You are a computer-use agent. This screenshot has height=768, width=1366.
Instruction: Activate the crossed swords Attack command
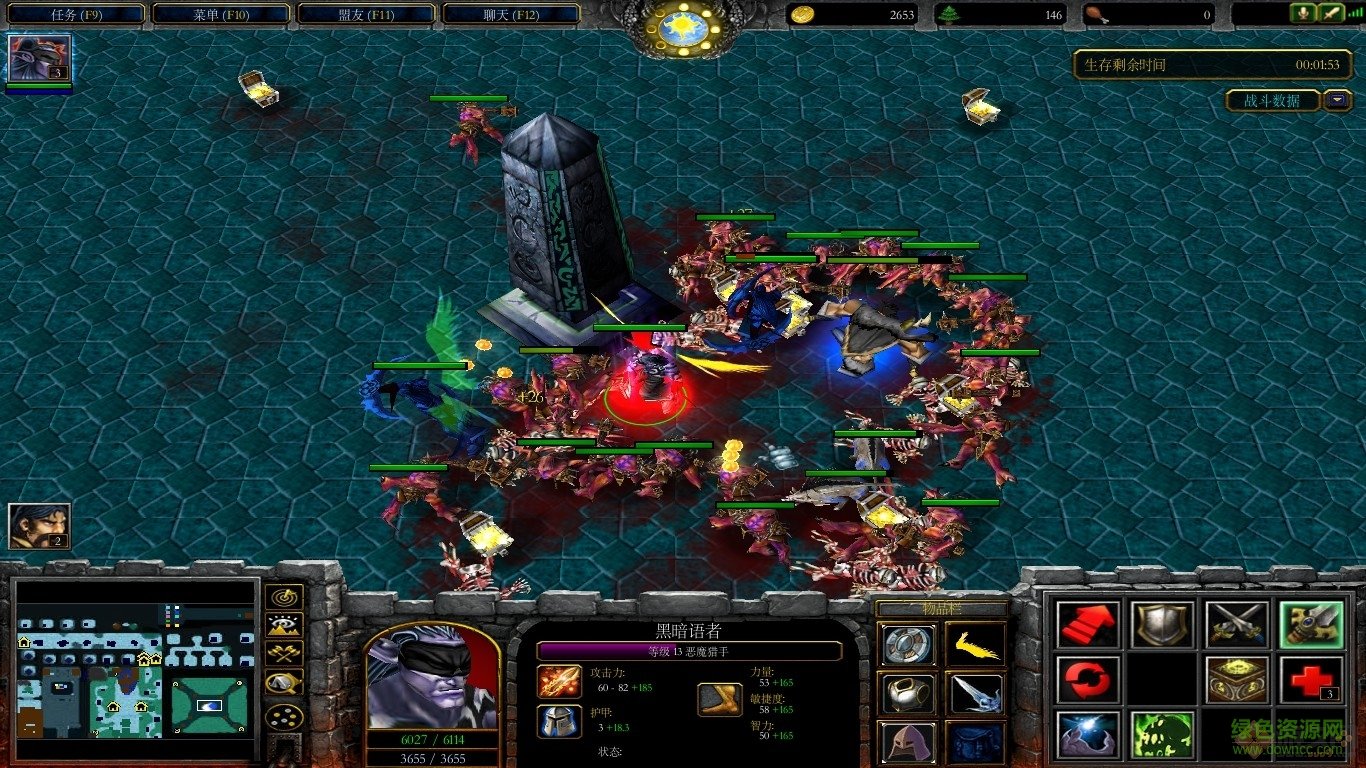point(1236,624)
